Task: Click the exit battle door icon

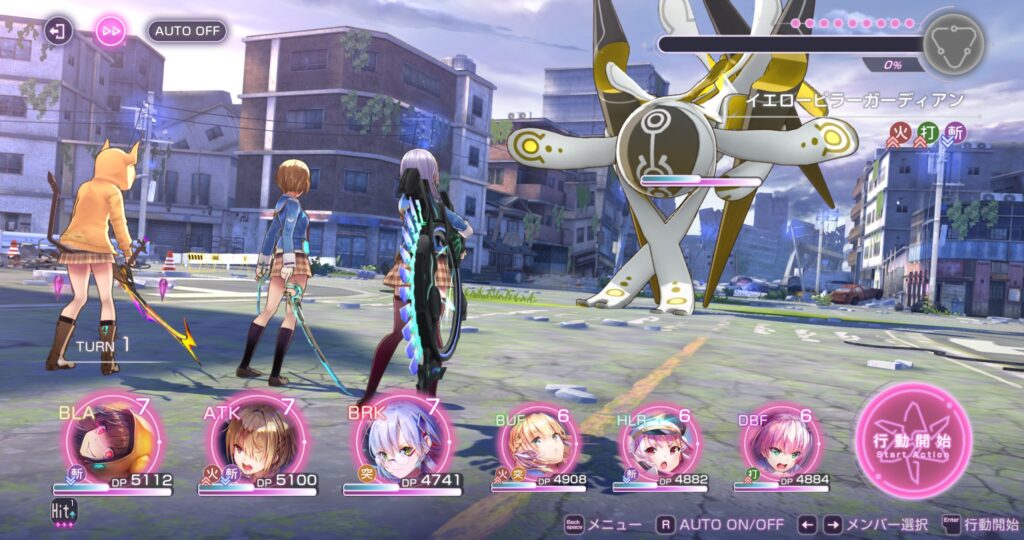Action: pyautogui.click(x=59, y=31)
